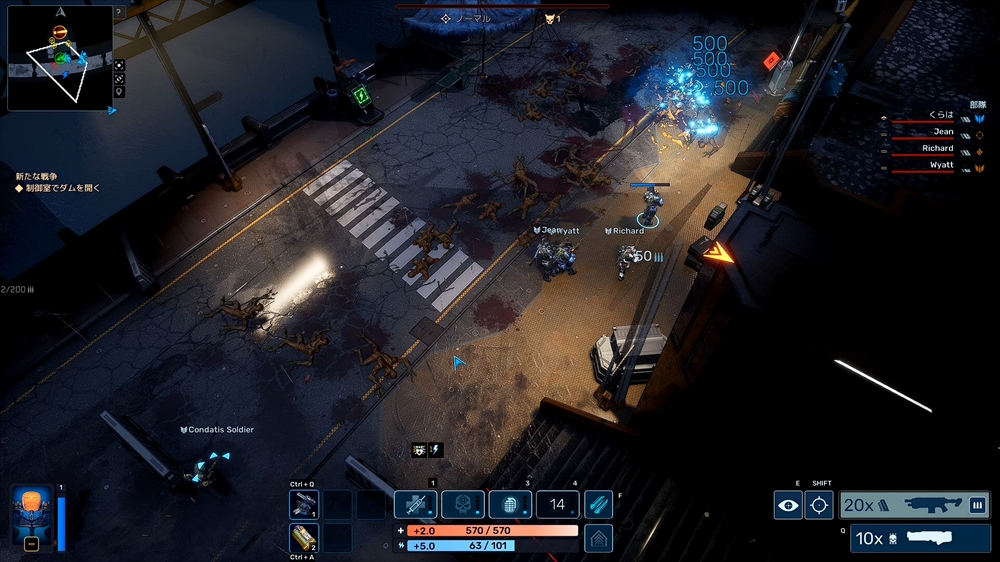The width and height of the screenshot is (1000, 562).
Task: Click the ability slot showing 14
Action: tap(558, 505)
